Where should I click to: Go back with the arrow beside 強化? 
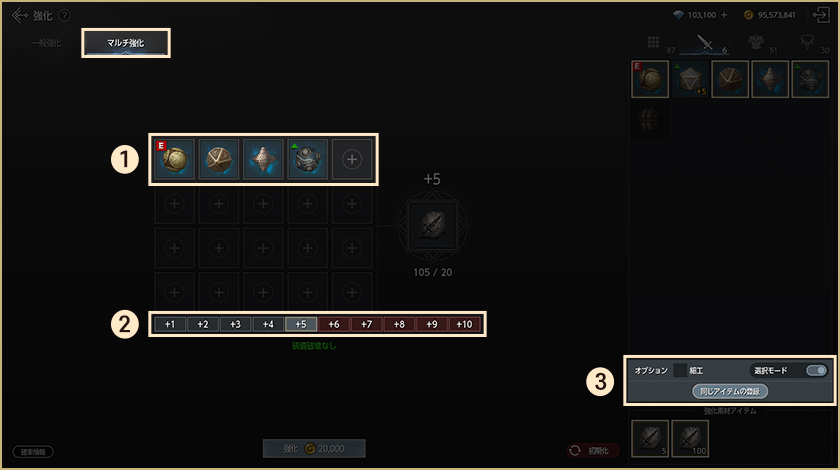[19, 15]
